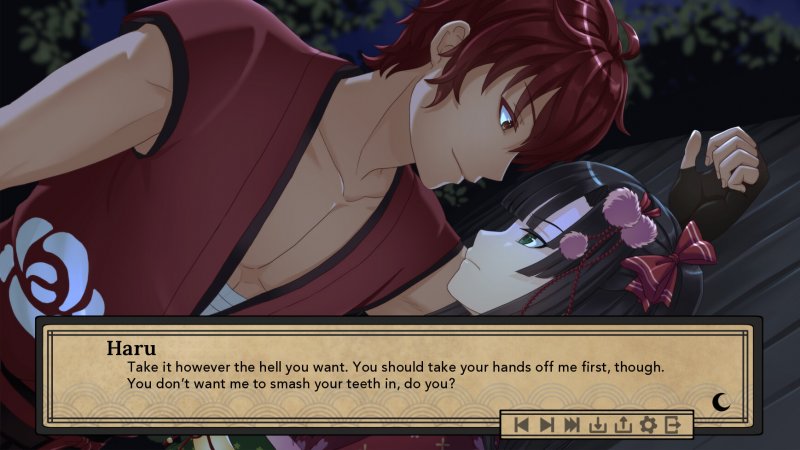
Task: Open the save menu (download-tray icon)
Action: (598, 425)
